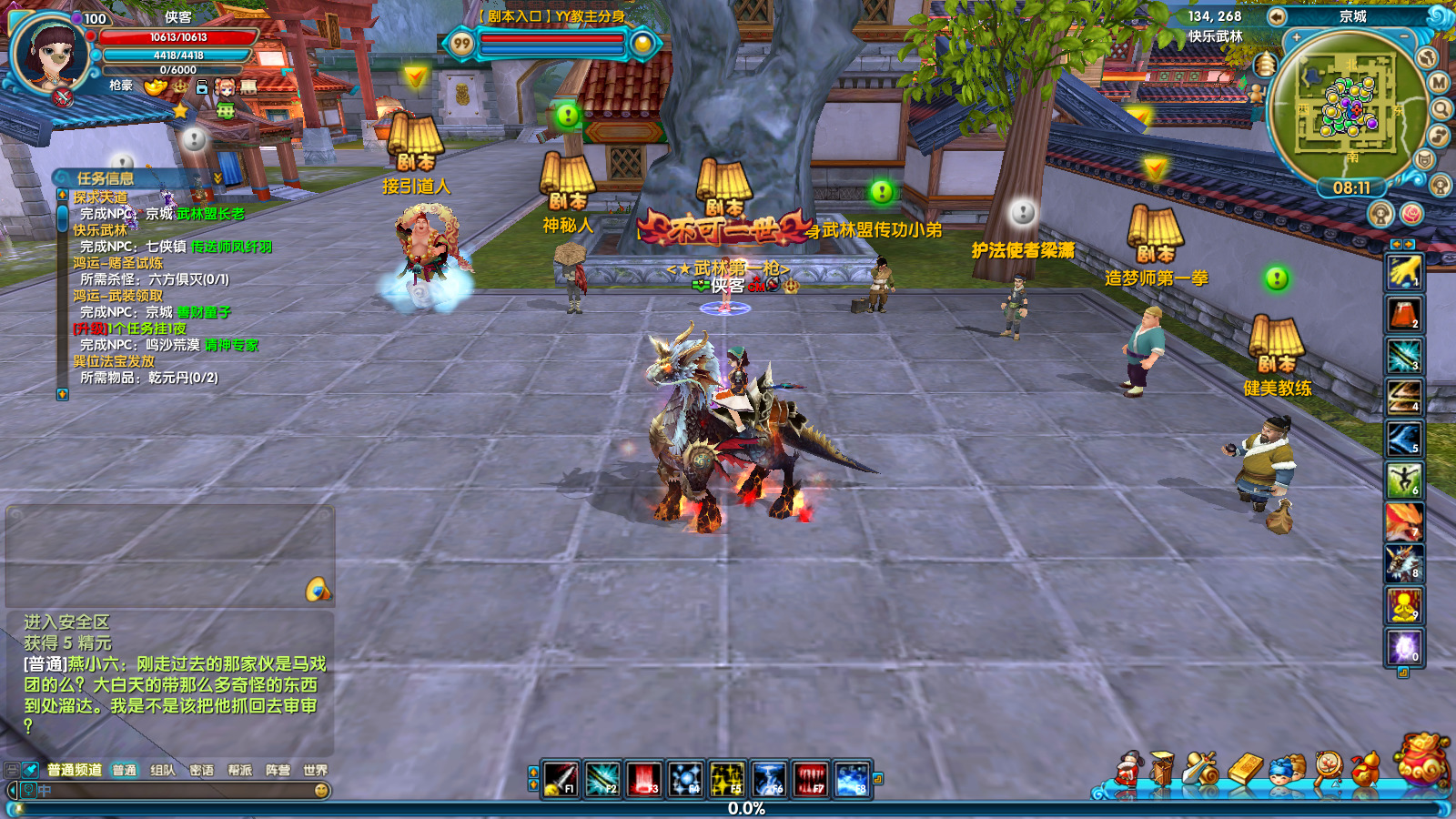Switch chat to the 组队 tab
Viewport: 1456px width, 819px height.
[x=163, y=770]
